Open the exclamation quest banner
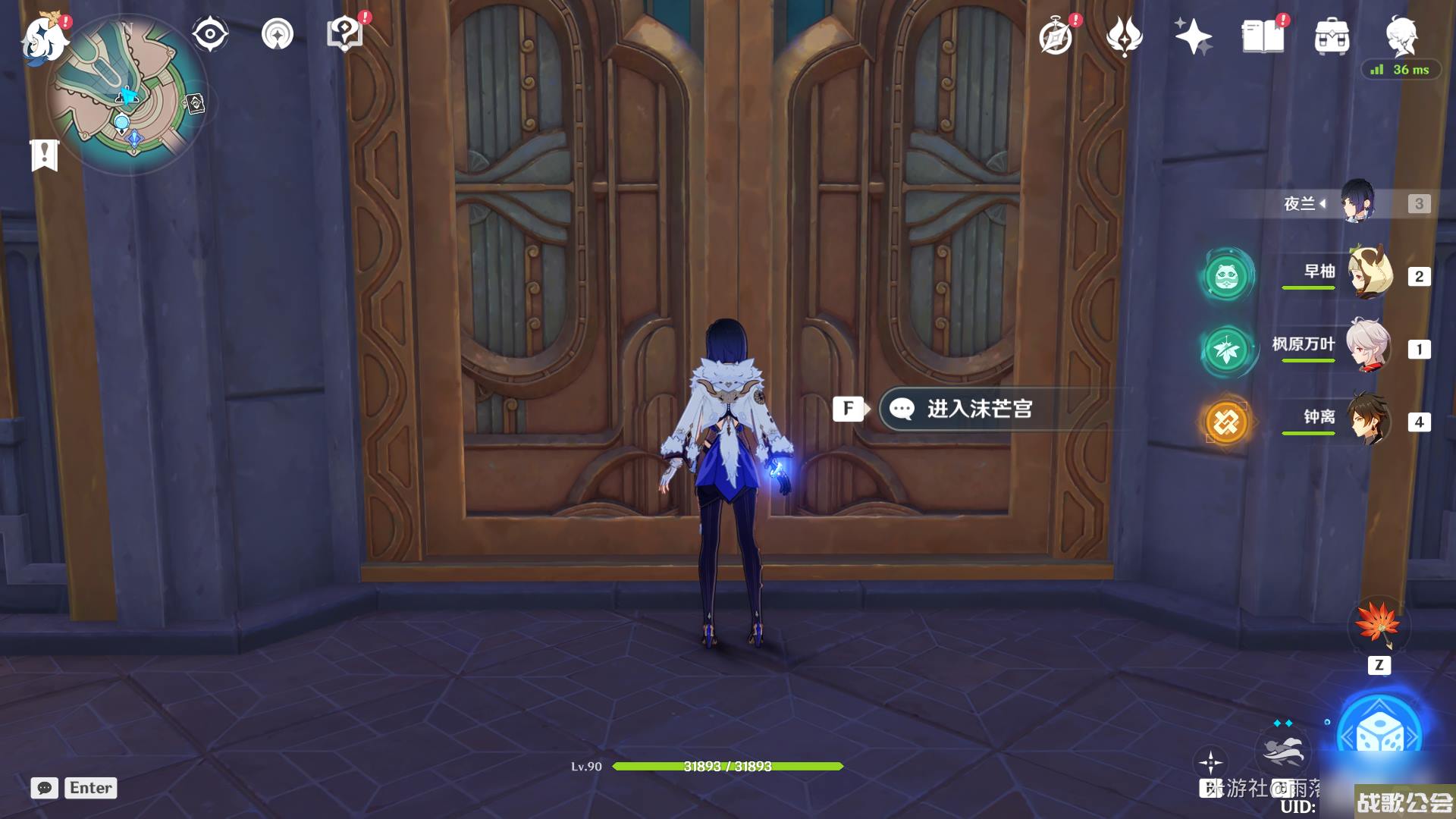The image size is (1456, 819). pos(44,155)
